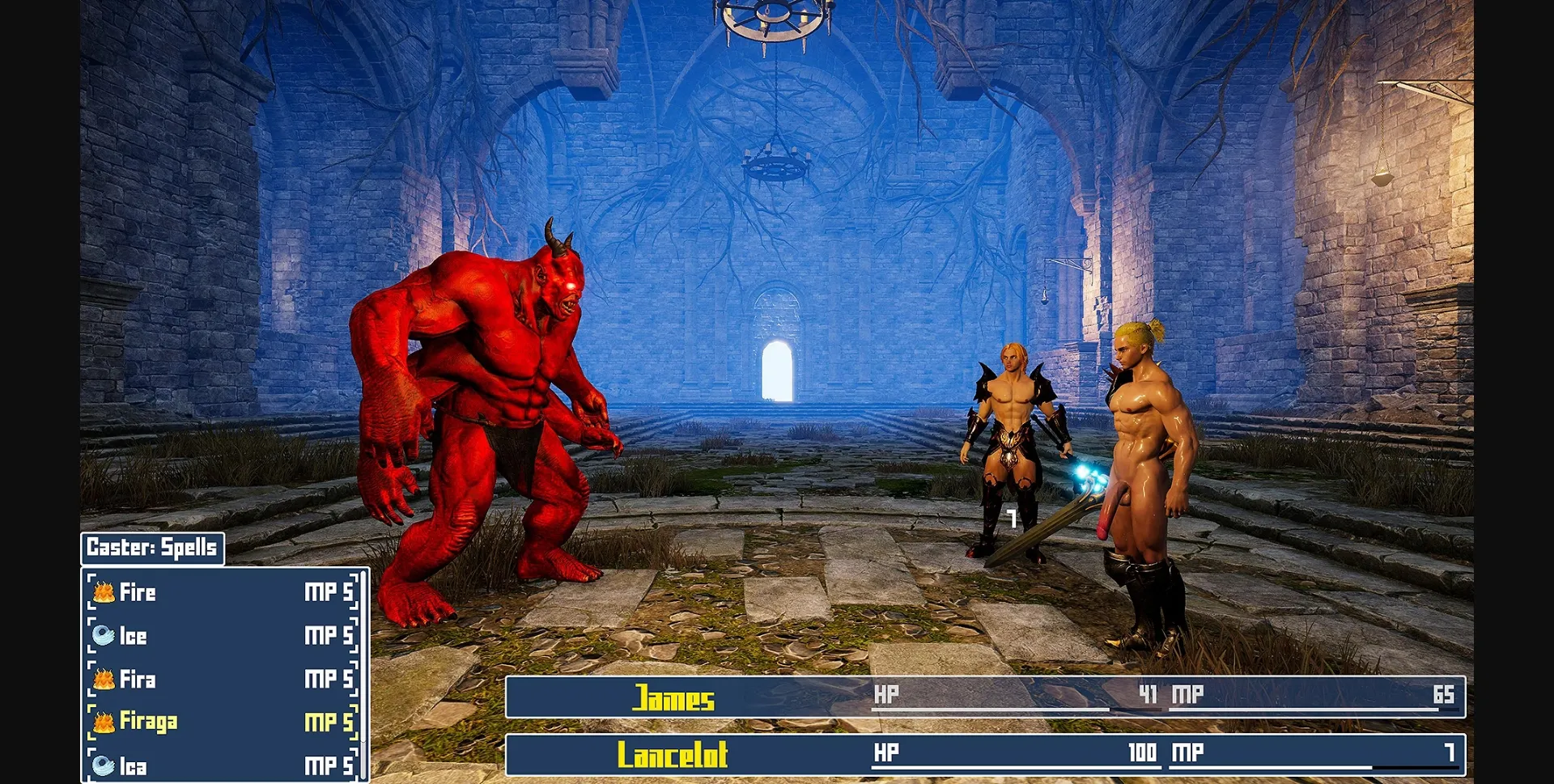The height and width of the screenshot is (784, 1554).
Task: Click the MP 5 cost label for Fira
Action: [327, 680]
